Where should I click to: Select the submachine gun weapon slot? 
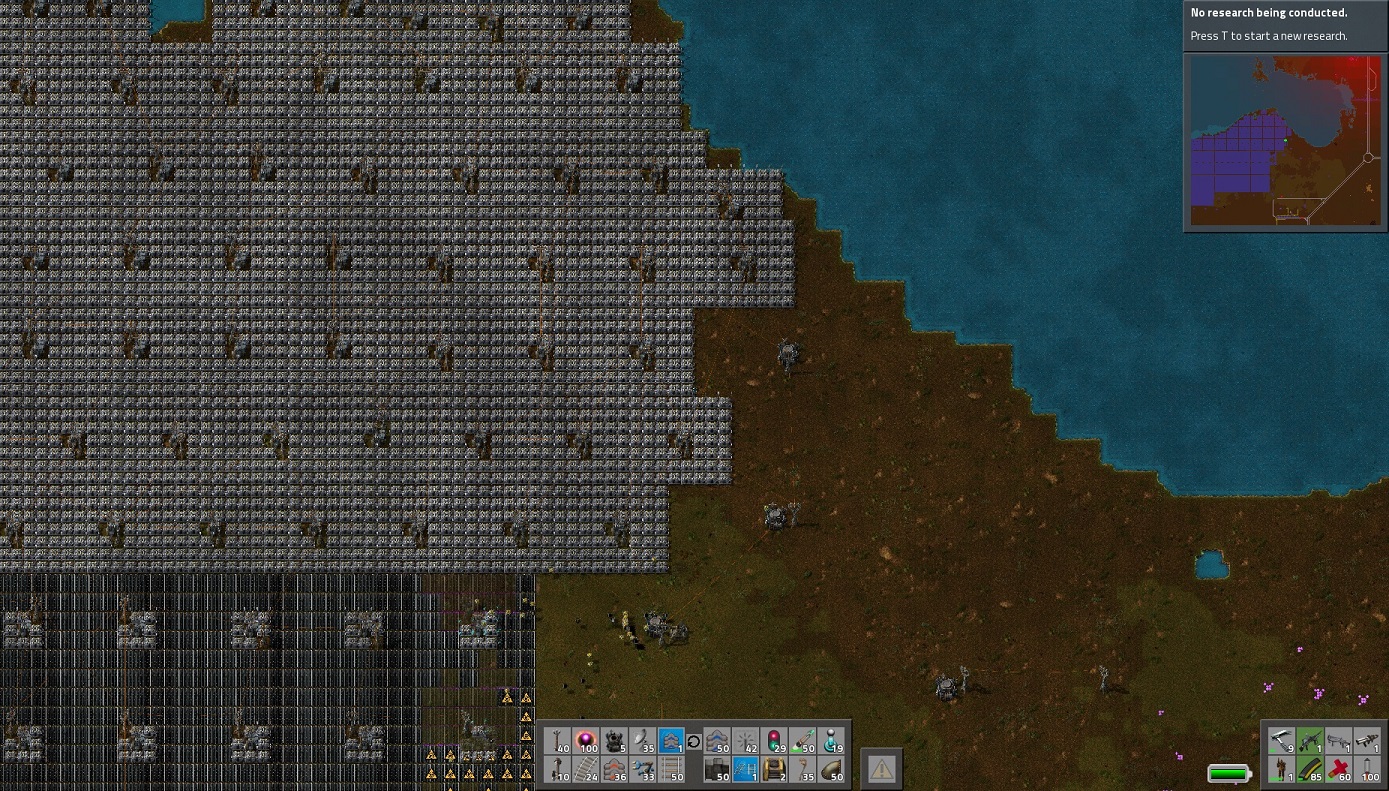1310,741
